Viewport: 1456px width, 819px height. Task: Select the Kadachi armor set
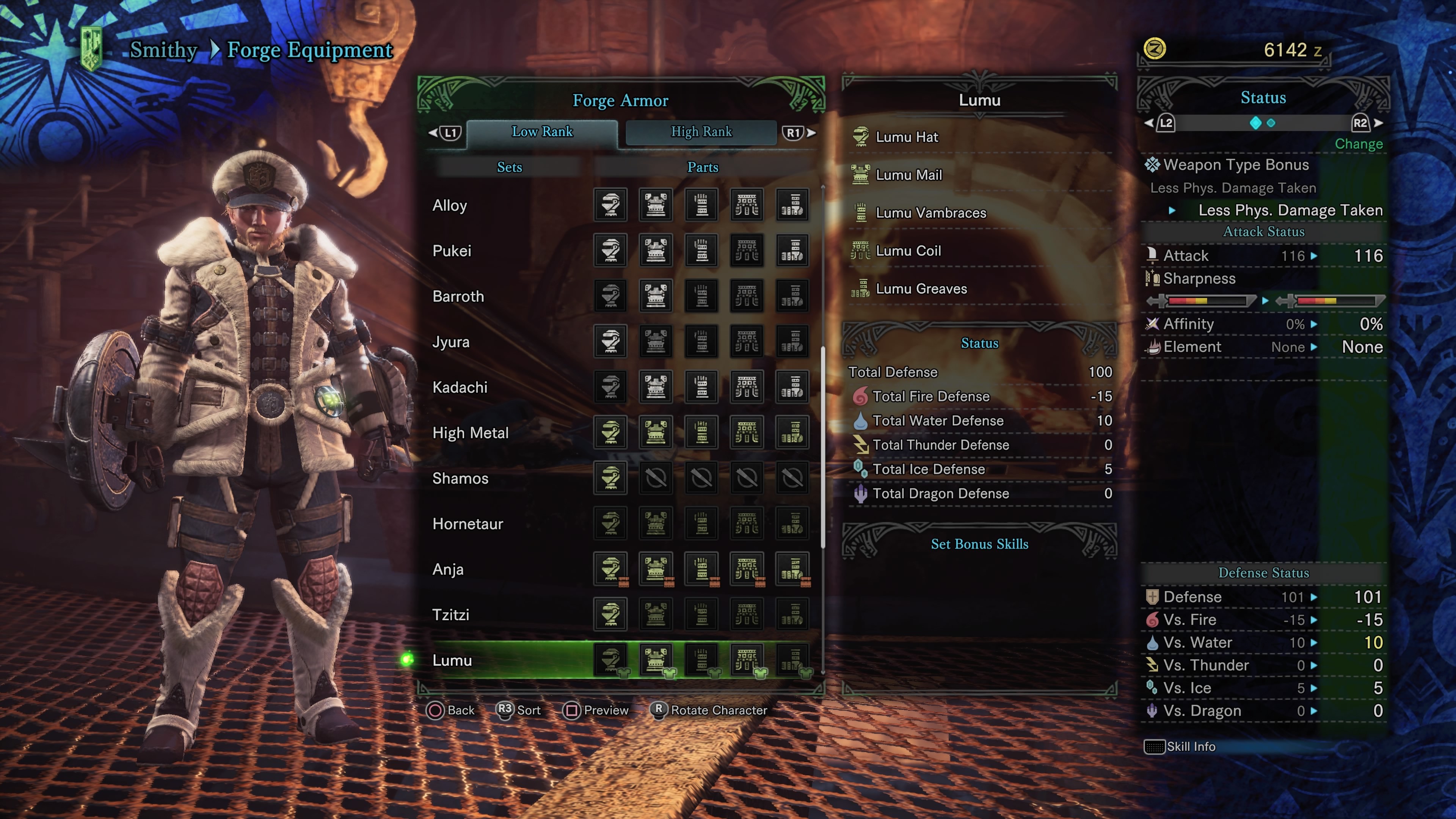click(x=460, y=387)
